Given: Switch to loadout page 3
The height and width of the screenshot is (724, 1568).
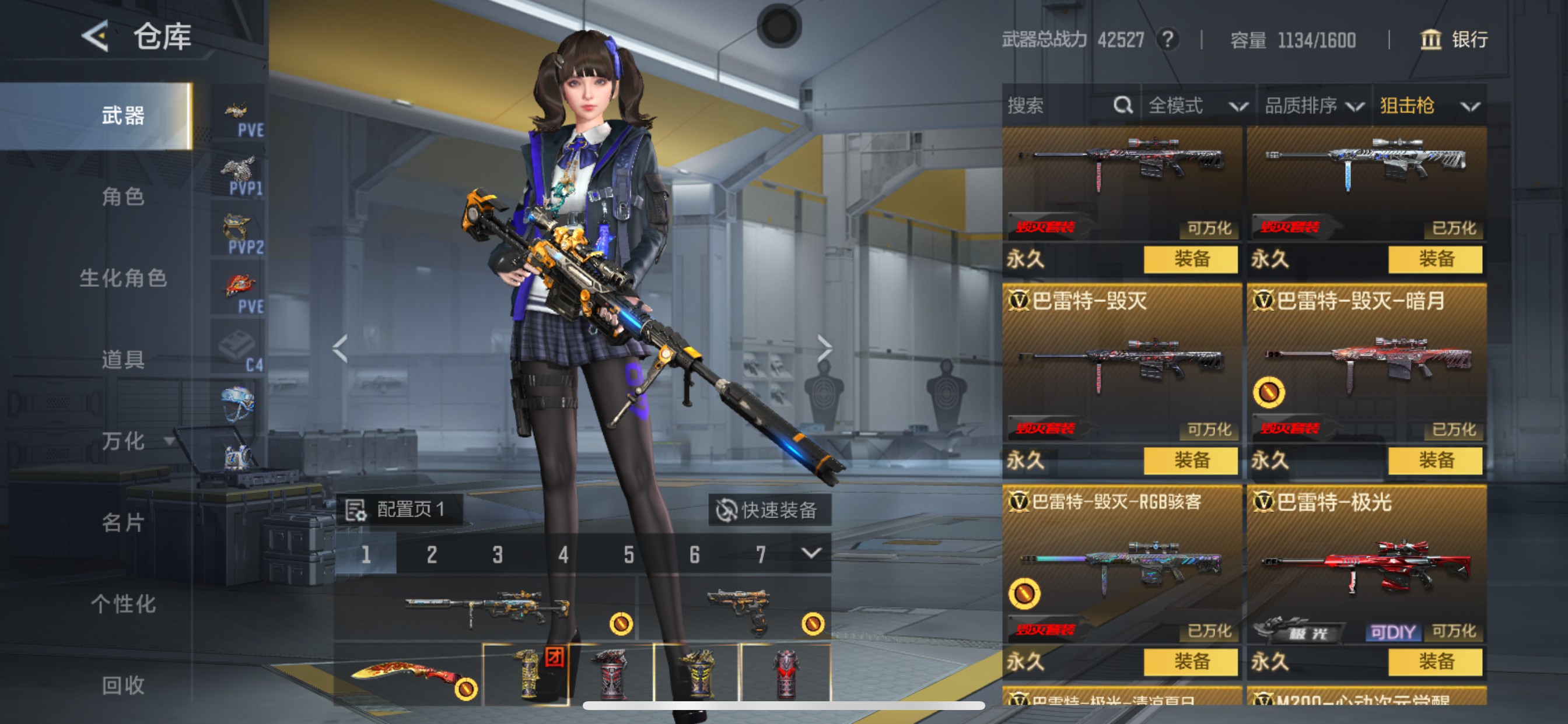Looking at the screenshot, I should click(498, 554).
